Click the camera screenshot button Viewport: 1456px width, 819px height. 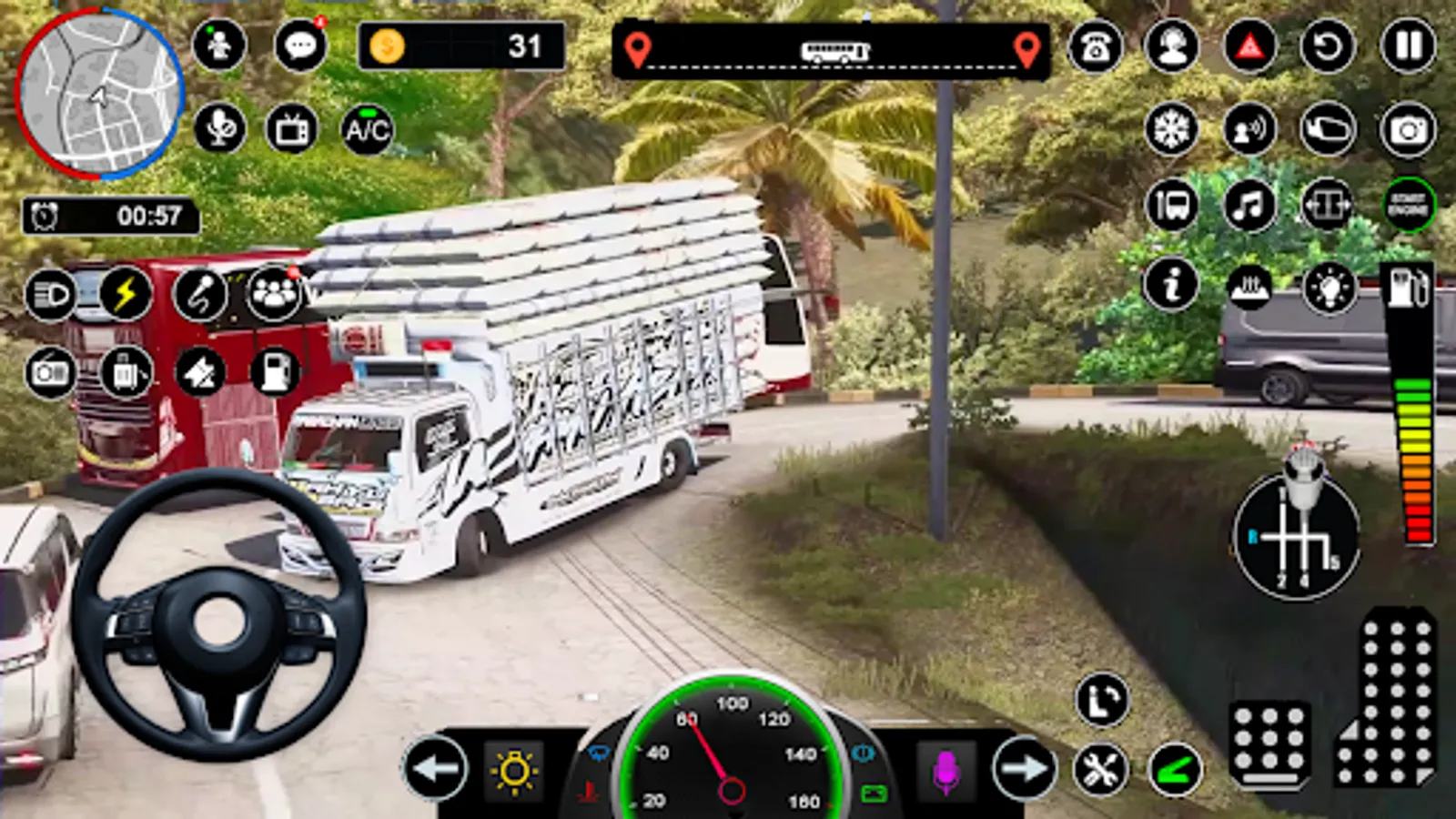coord(1408,129)
